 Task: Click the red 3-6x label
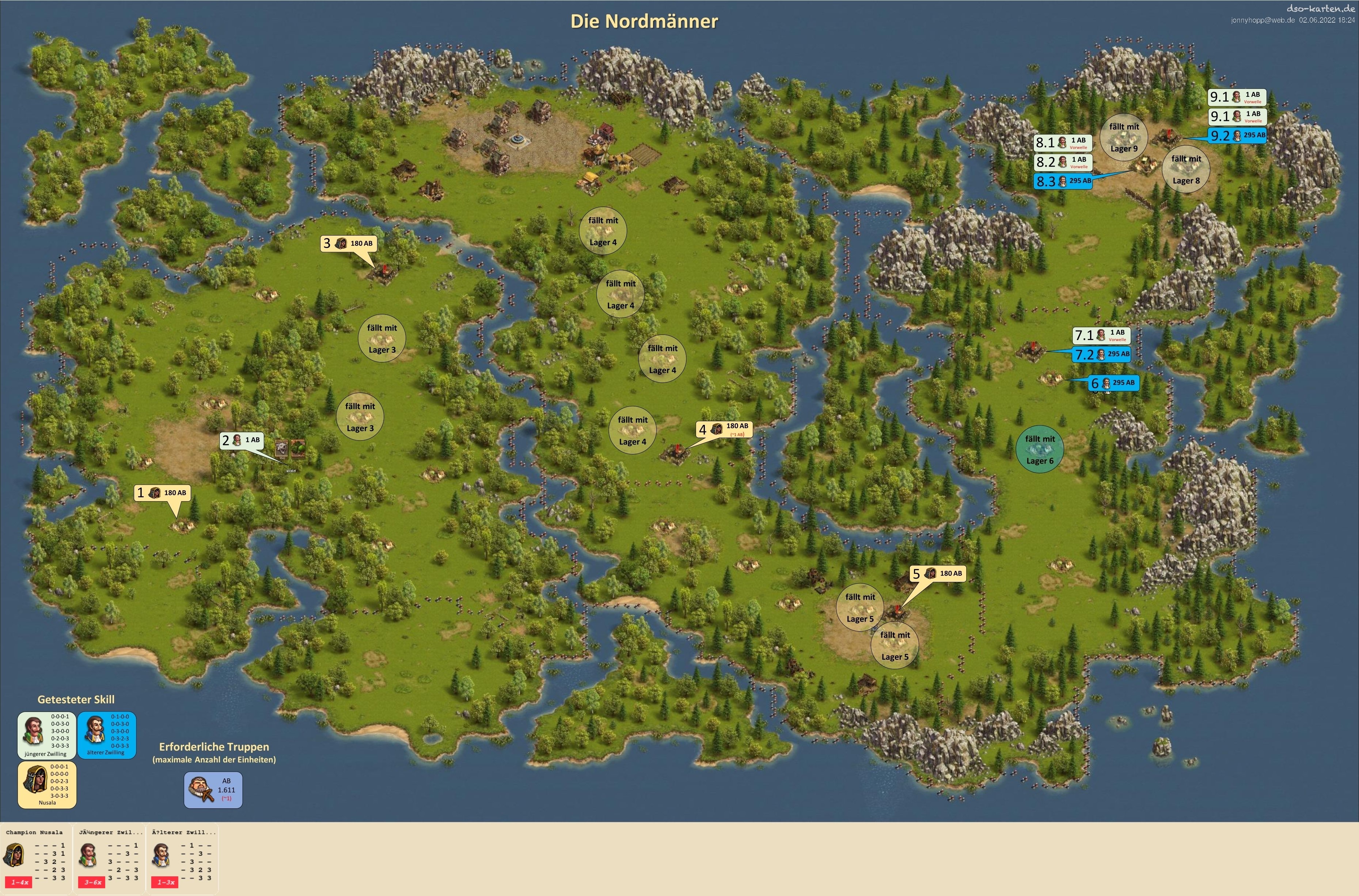tap(93, 882)
